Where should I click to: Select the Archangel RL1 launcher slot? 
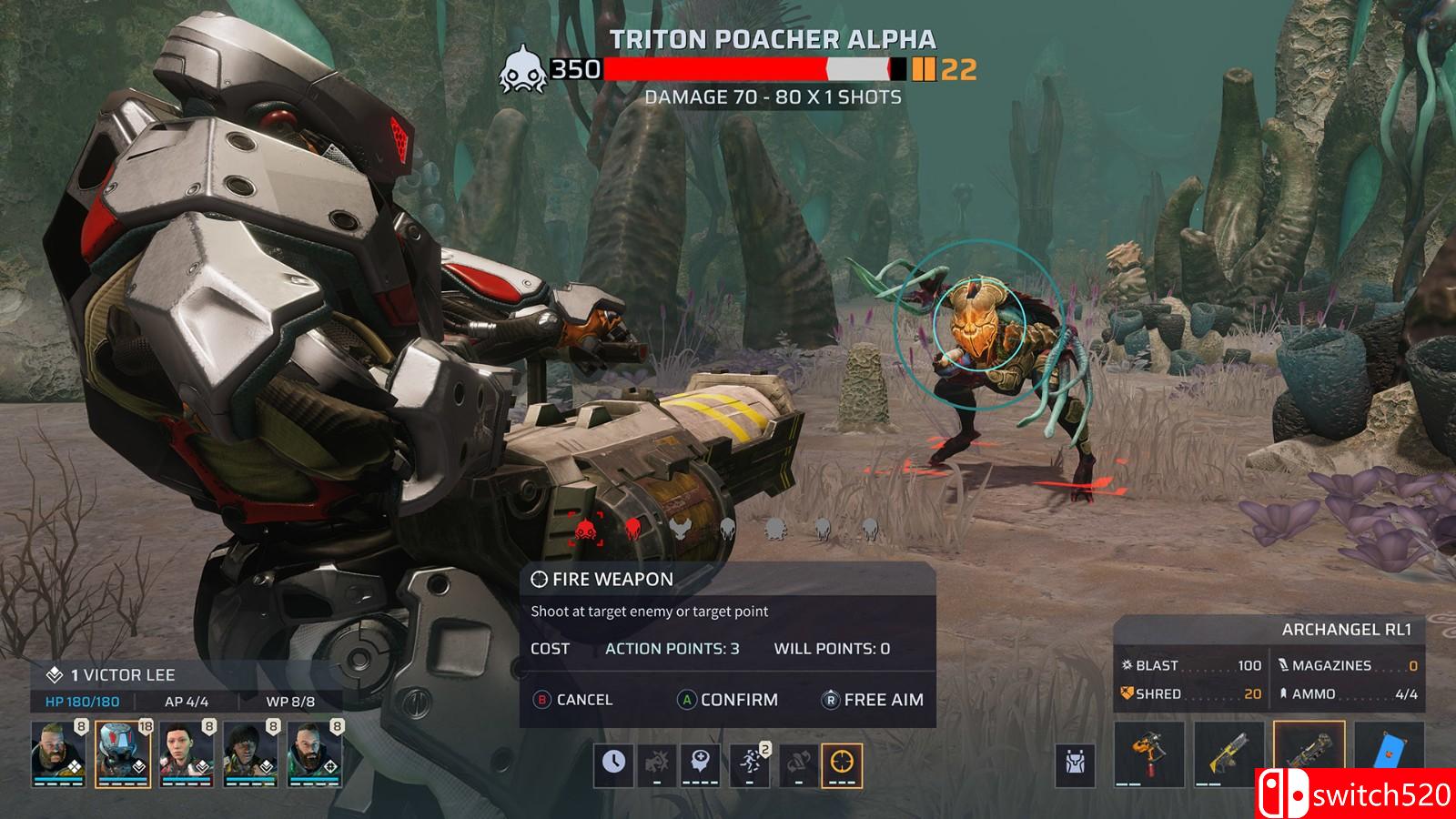1309,755
